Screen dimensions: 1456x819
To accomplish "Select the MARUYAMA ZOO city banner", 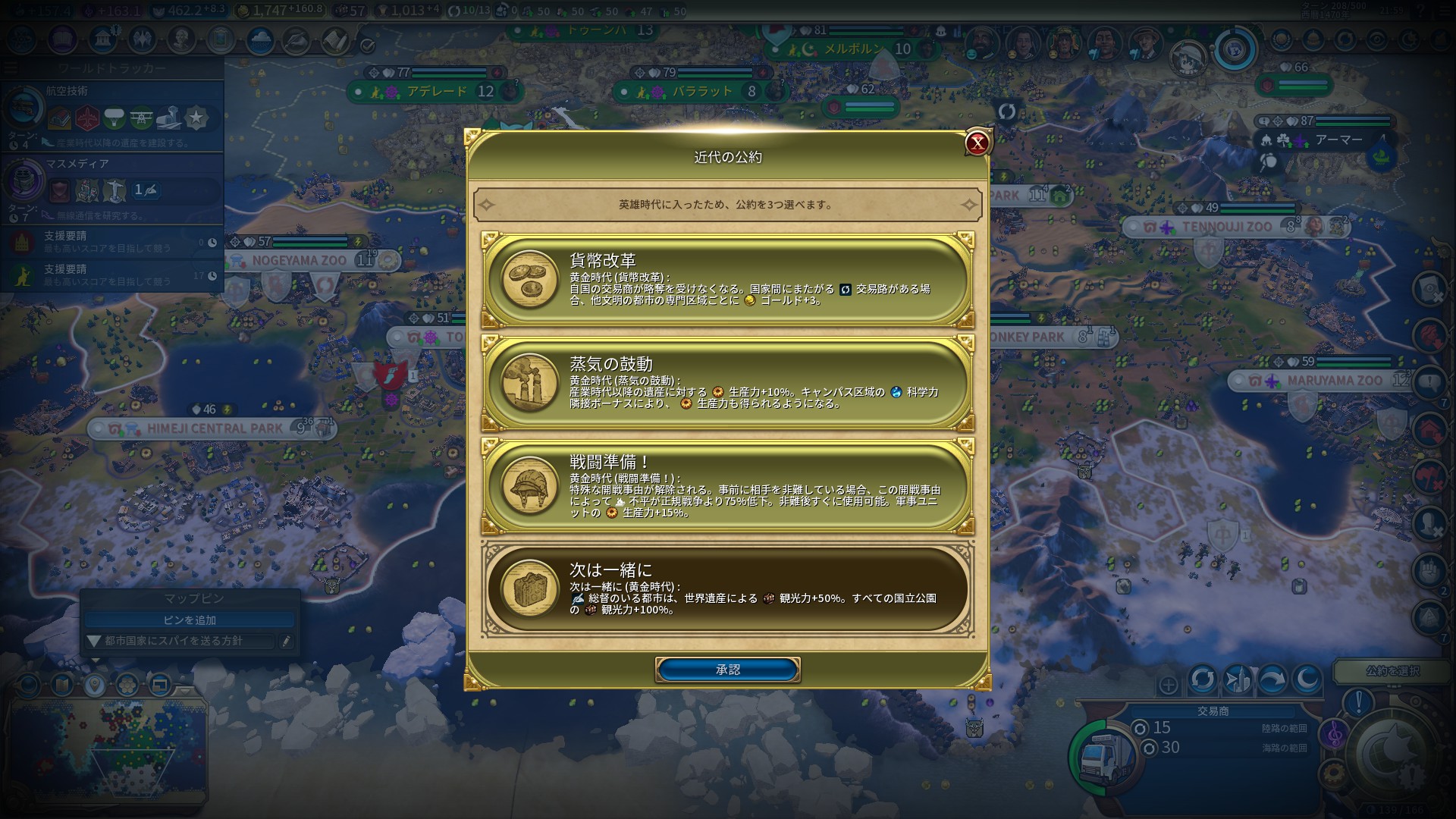I will pos(1334,381).
